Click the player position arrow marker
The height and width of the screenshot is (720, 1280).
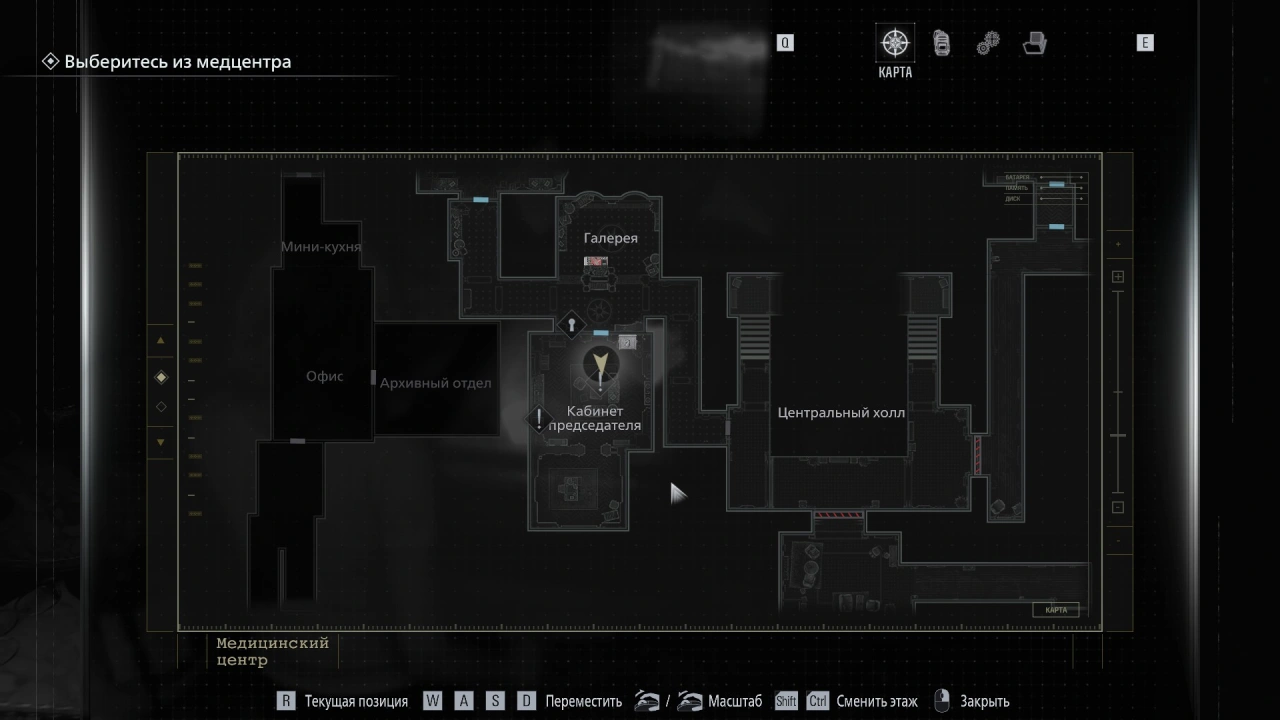tap(600, 364)
